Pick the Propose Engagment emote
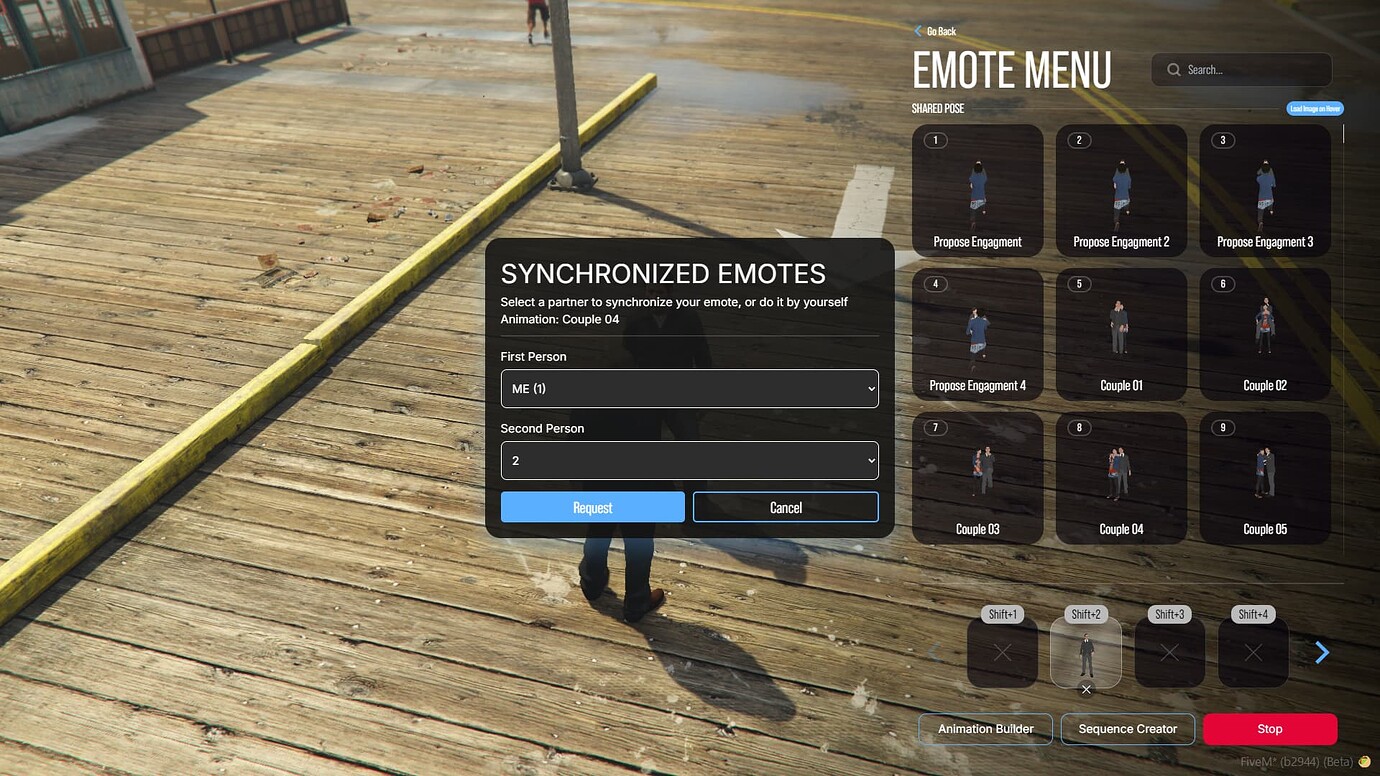 (977, 190)
